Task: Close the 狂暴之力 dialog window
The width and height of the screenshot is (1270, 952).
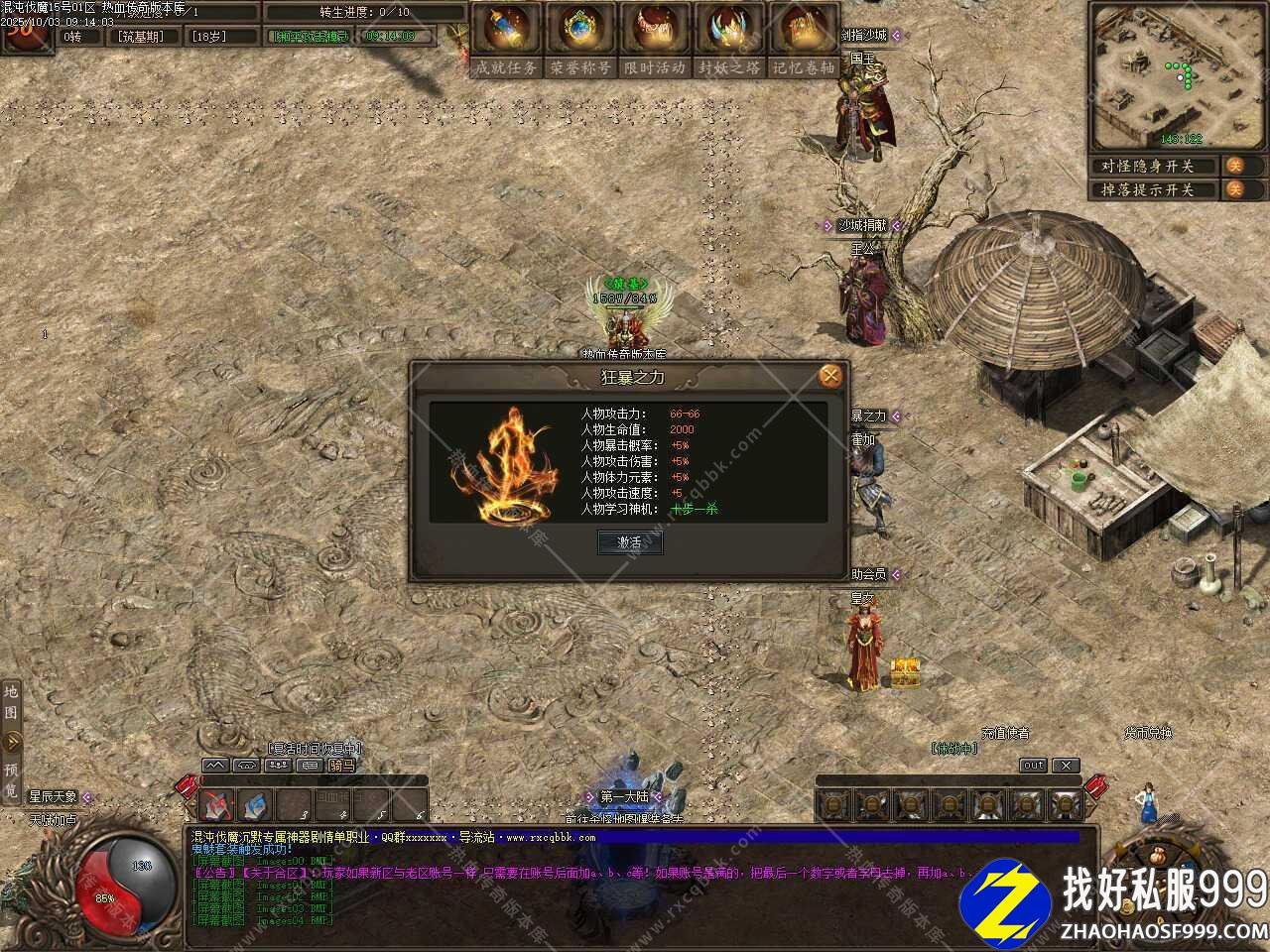Action: click(830, 376)
